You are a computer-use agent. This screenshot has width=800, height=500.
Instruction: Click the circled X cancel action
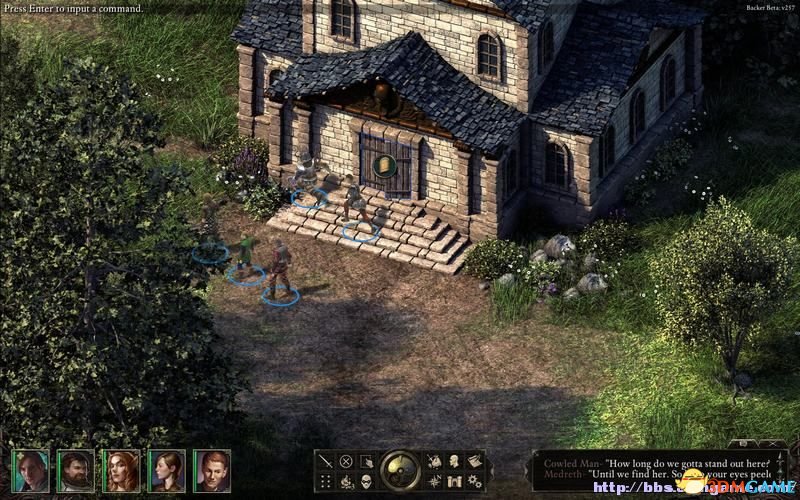346,461
